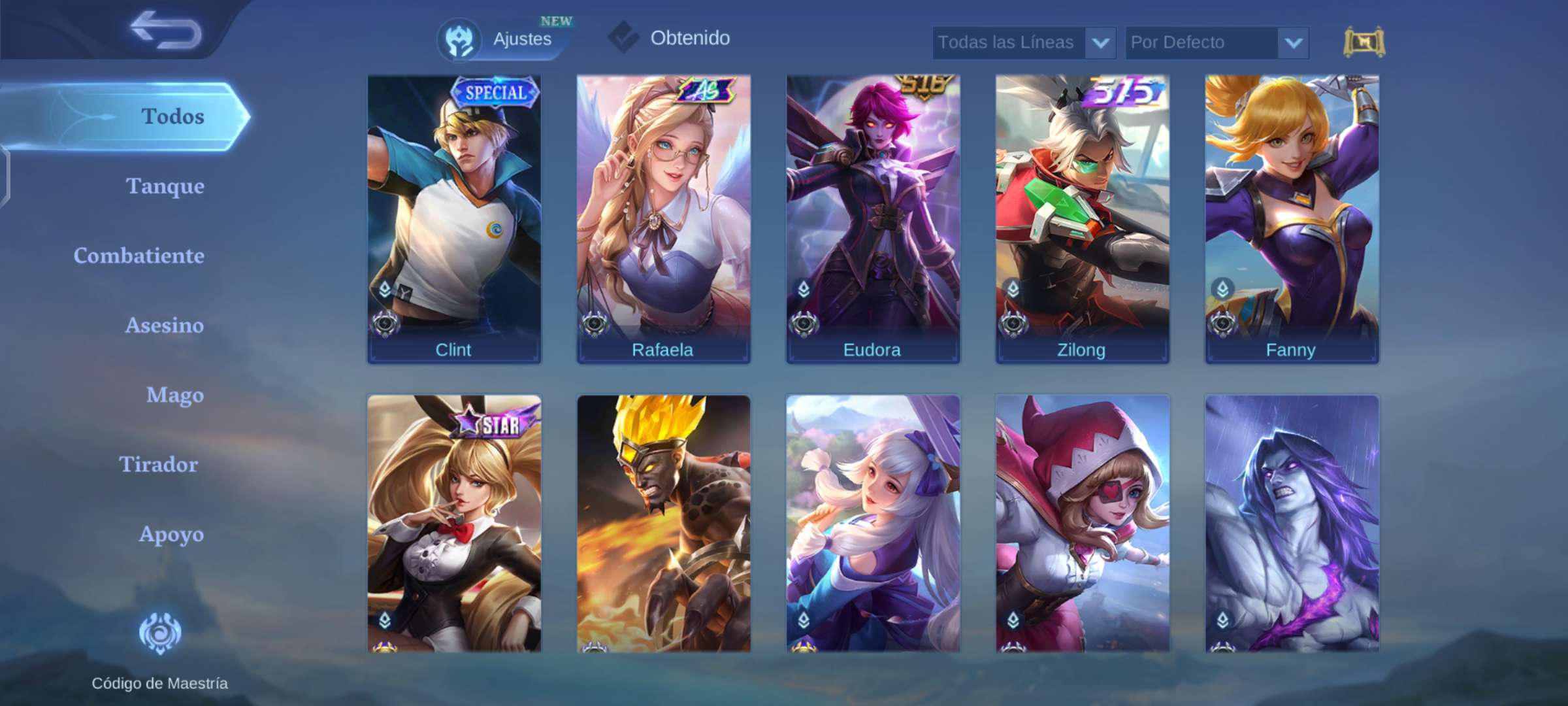Filter heroes by Mago
1568x706 pixels.
click(x=174, y=395)
